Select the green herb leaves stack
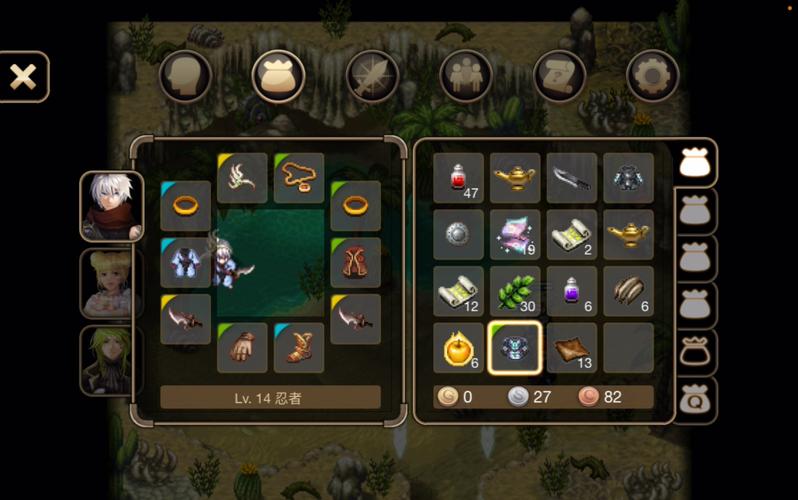The width and height of the screenshot is (798, 500). [x=515, y=291]
